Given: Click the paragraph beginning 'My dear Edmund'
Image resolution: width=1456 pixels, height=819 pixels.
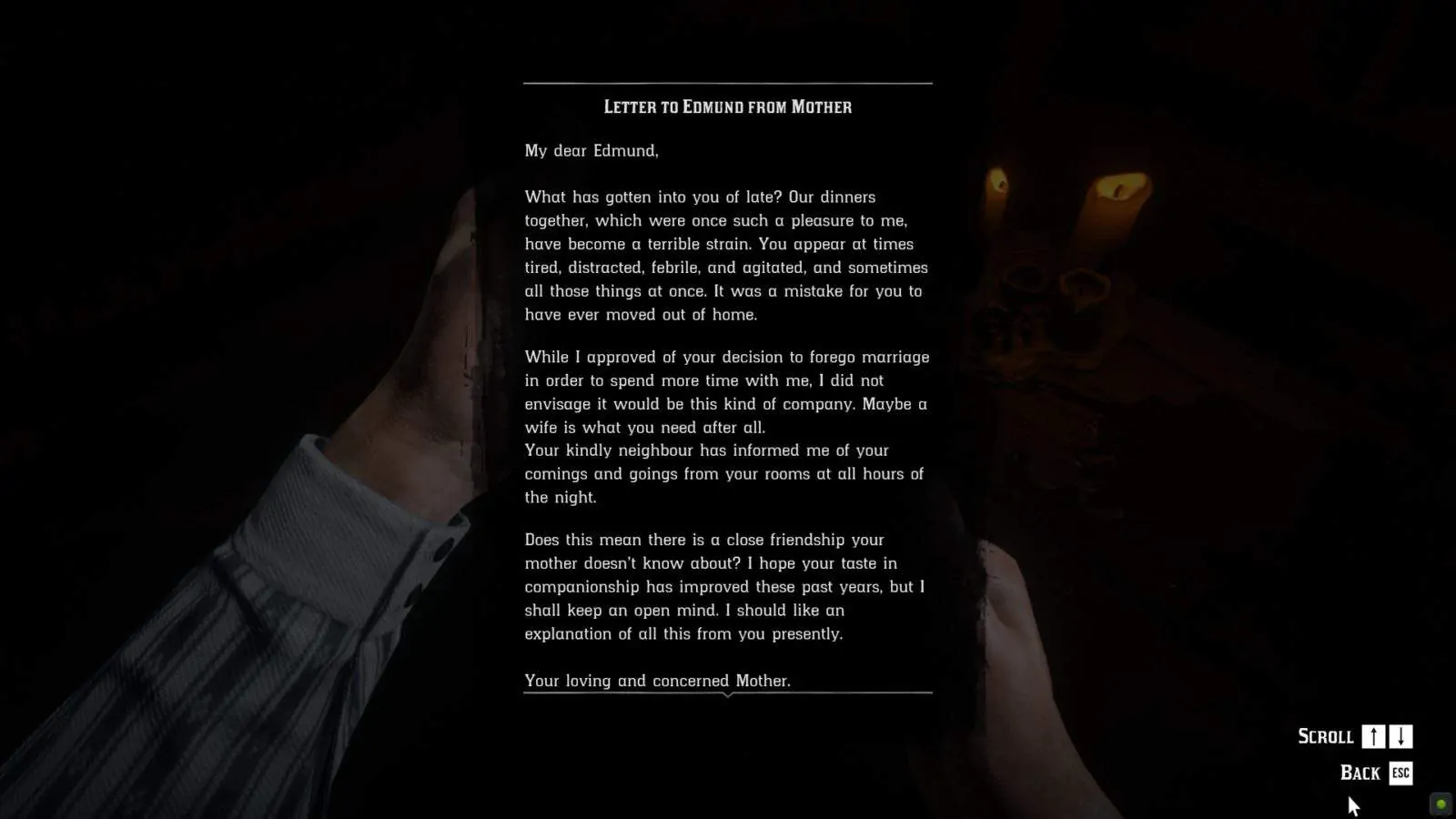Looking at the screenshot, I should [x=591, y=151].
